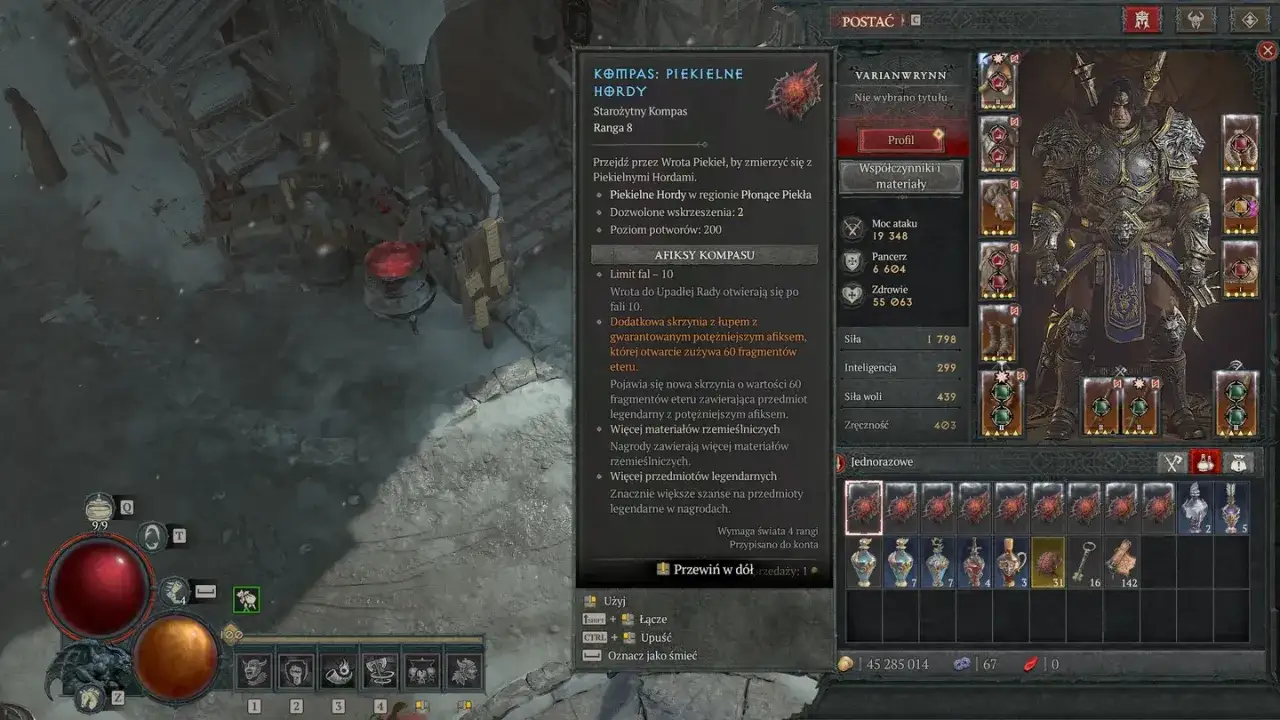
Task: Select the helmet tab icon at top right
Action: tap(1140, 19)
